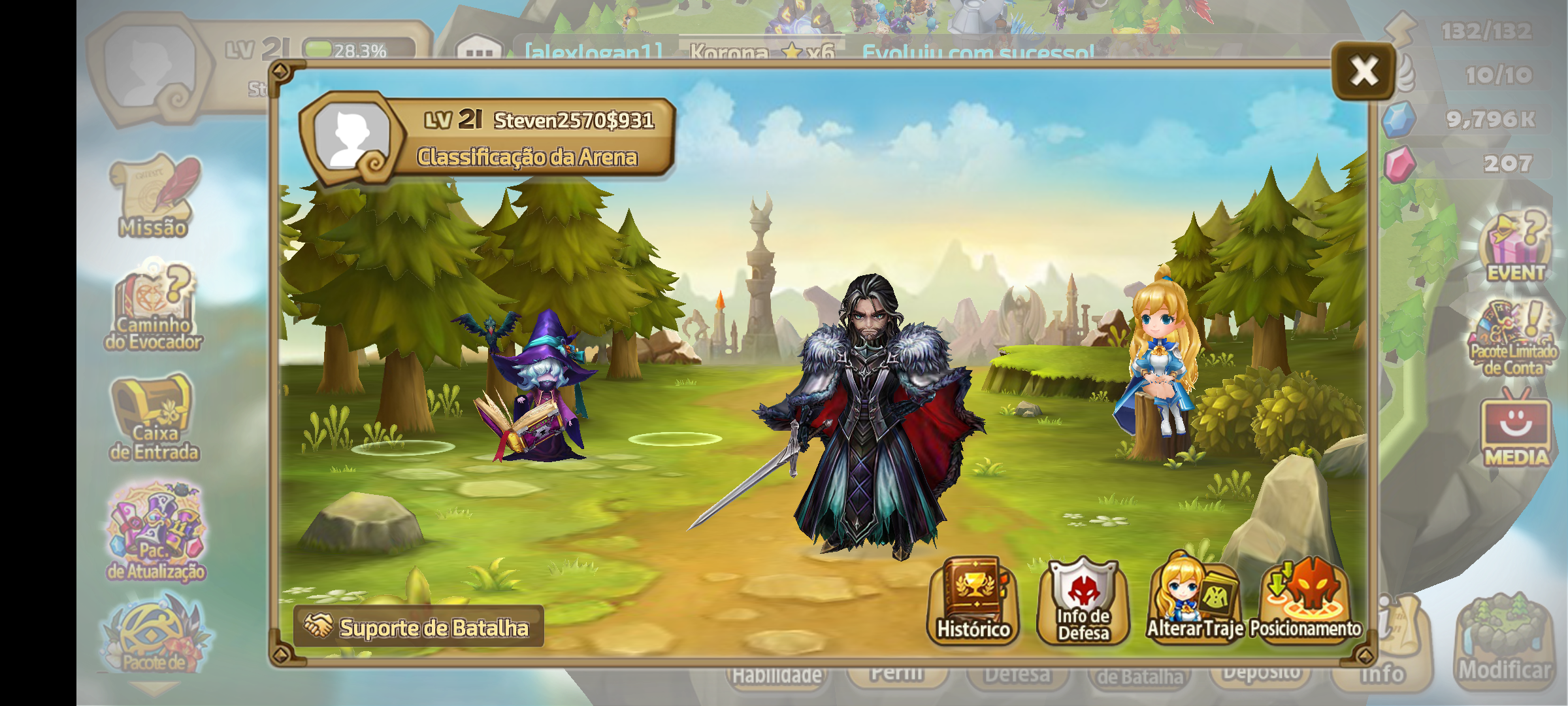Open the Missão quest scroll

tap(155, 196)
